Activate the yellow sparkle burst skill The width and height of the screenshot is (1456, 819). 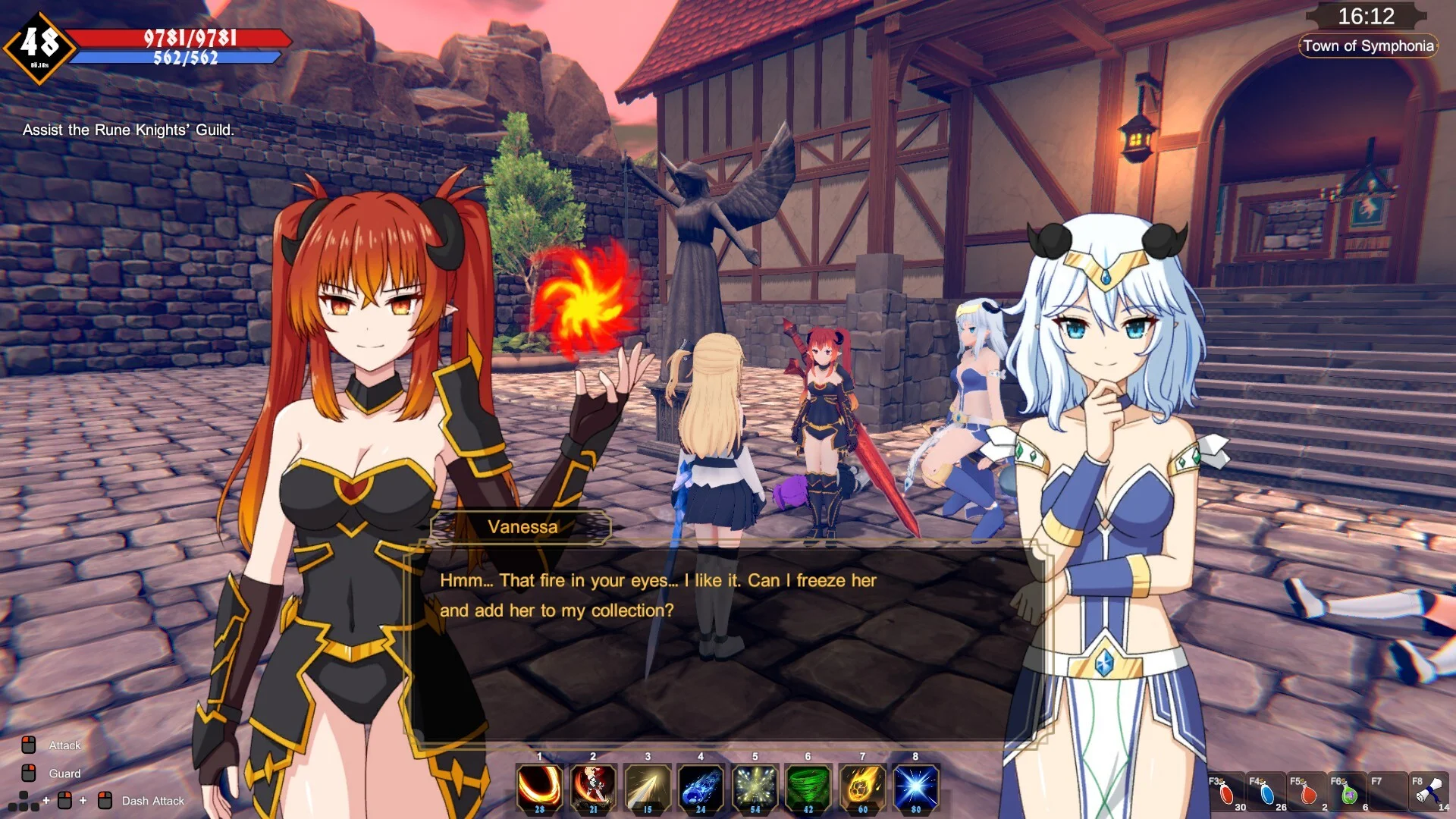click(x=755, y=787)
